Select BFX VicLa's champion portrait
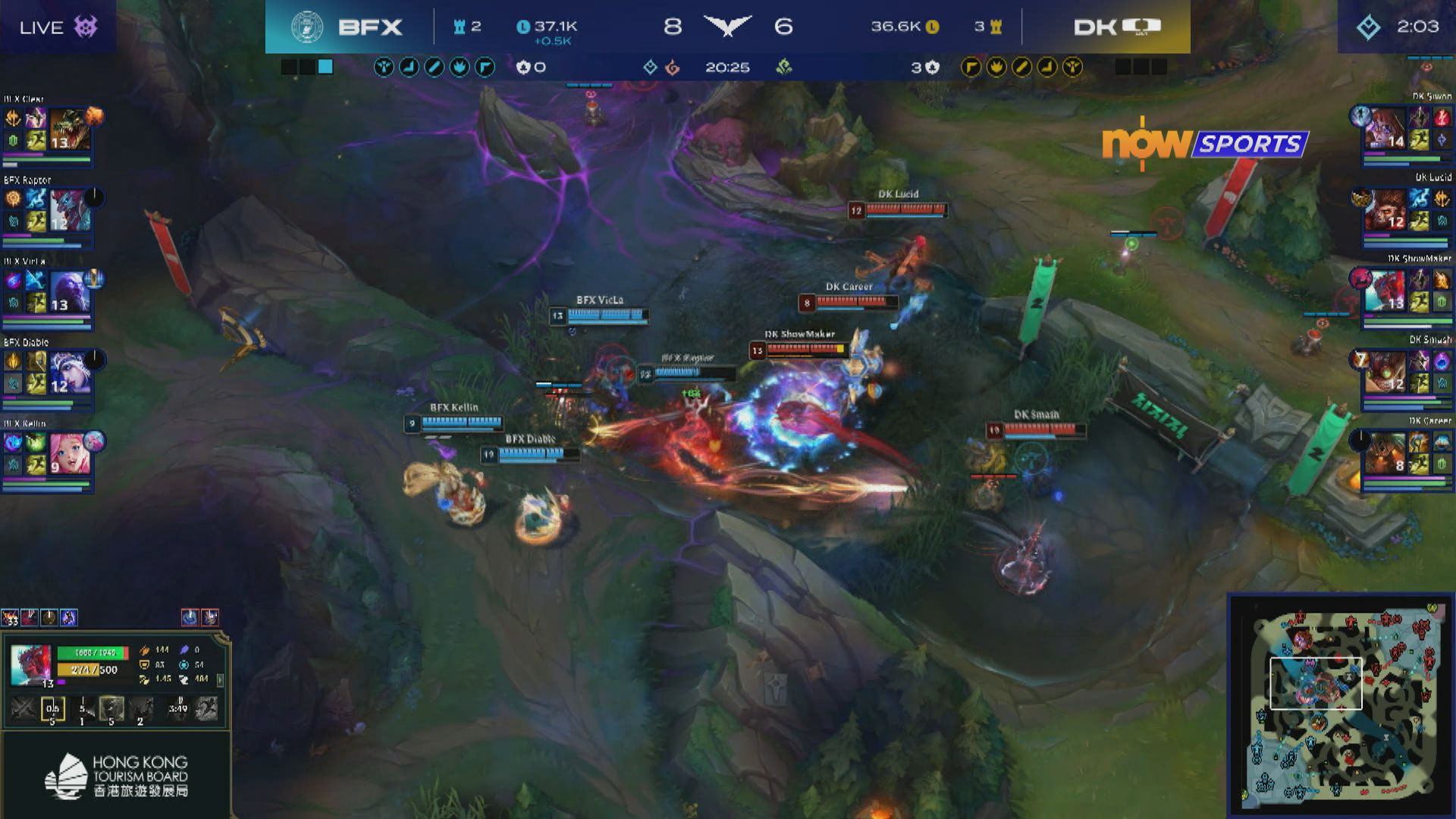This screenshot has height=819, width=1456. pyautogui.click(x=70, y=292)
